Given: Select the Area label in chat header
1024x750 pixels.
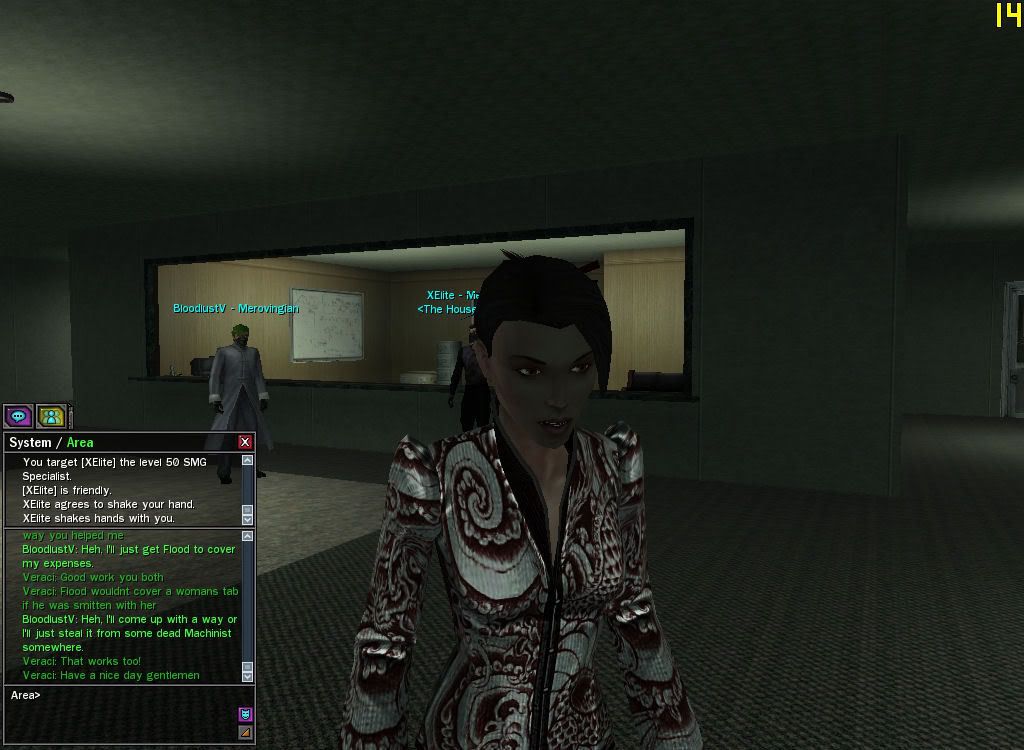Looking at the screenshot, I should 80,442.
